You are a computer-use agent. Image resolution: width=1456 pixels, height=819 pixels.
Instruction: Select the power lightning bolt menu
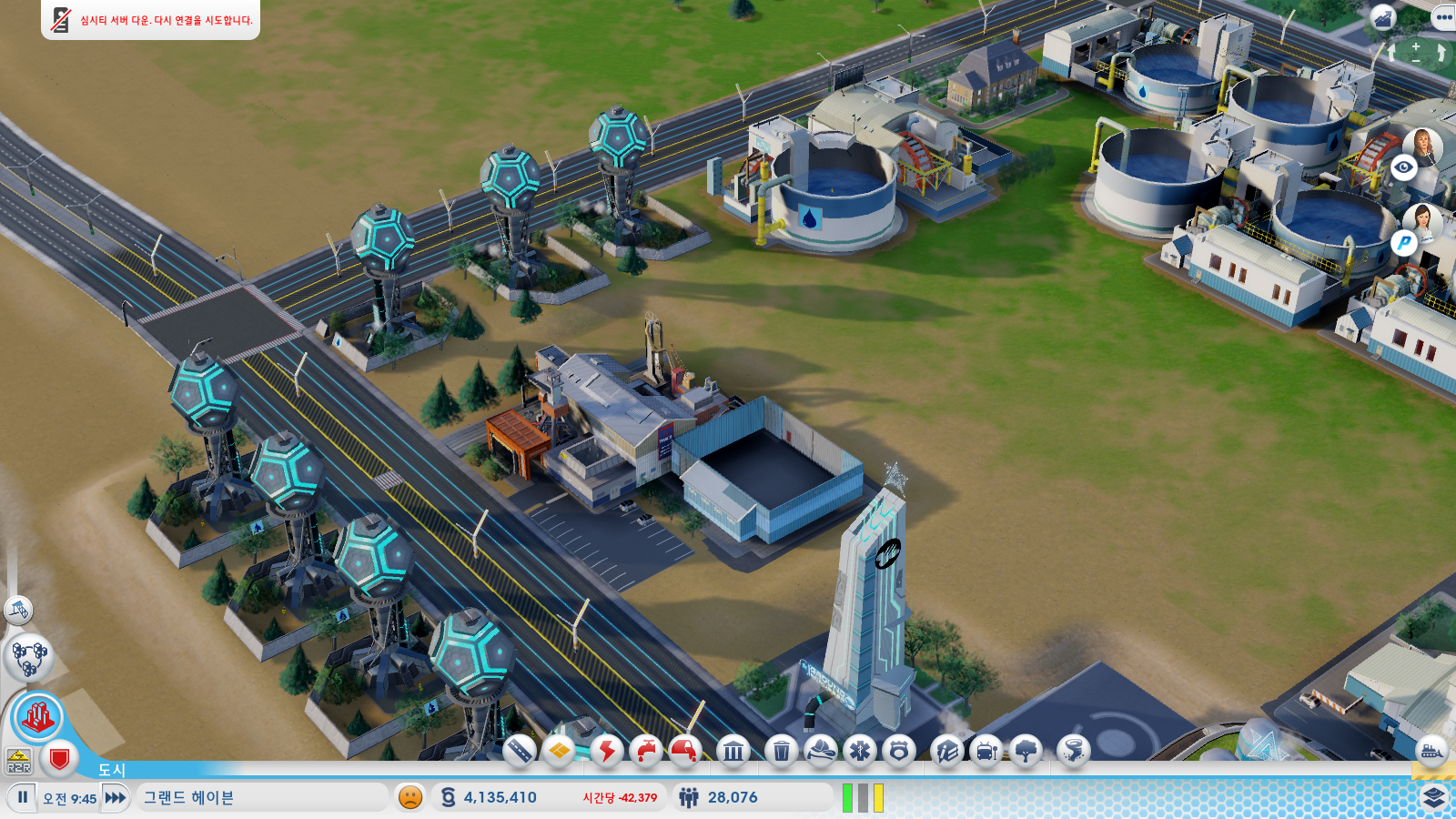[606, 751]
